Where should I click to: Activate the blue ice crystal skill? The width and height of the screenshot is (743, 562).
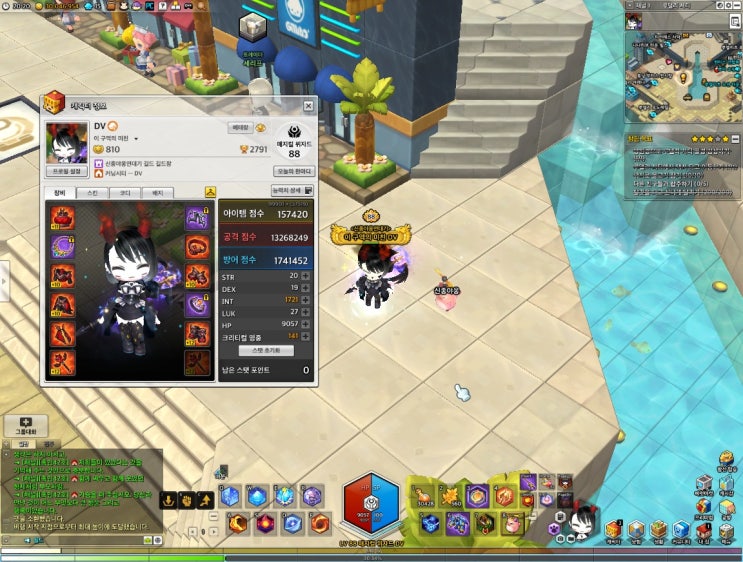pyautogui.click(x=231, y=496)
